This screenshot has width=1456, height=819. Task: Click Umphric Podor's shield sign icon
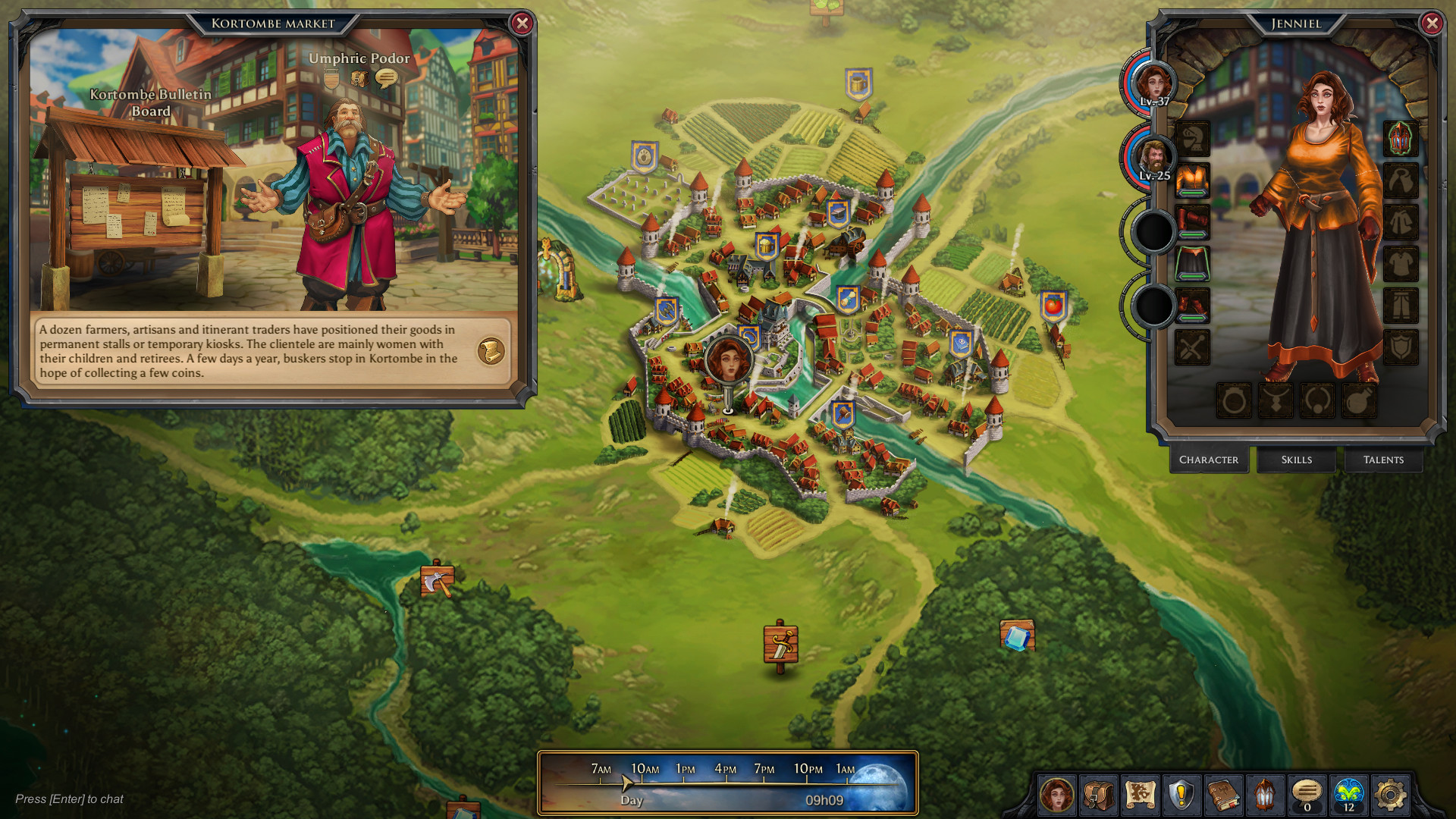(331, 79)
